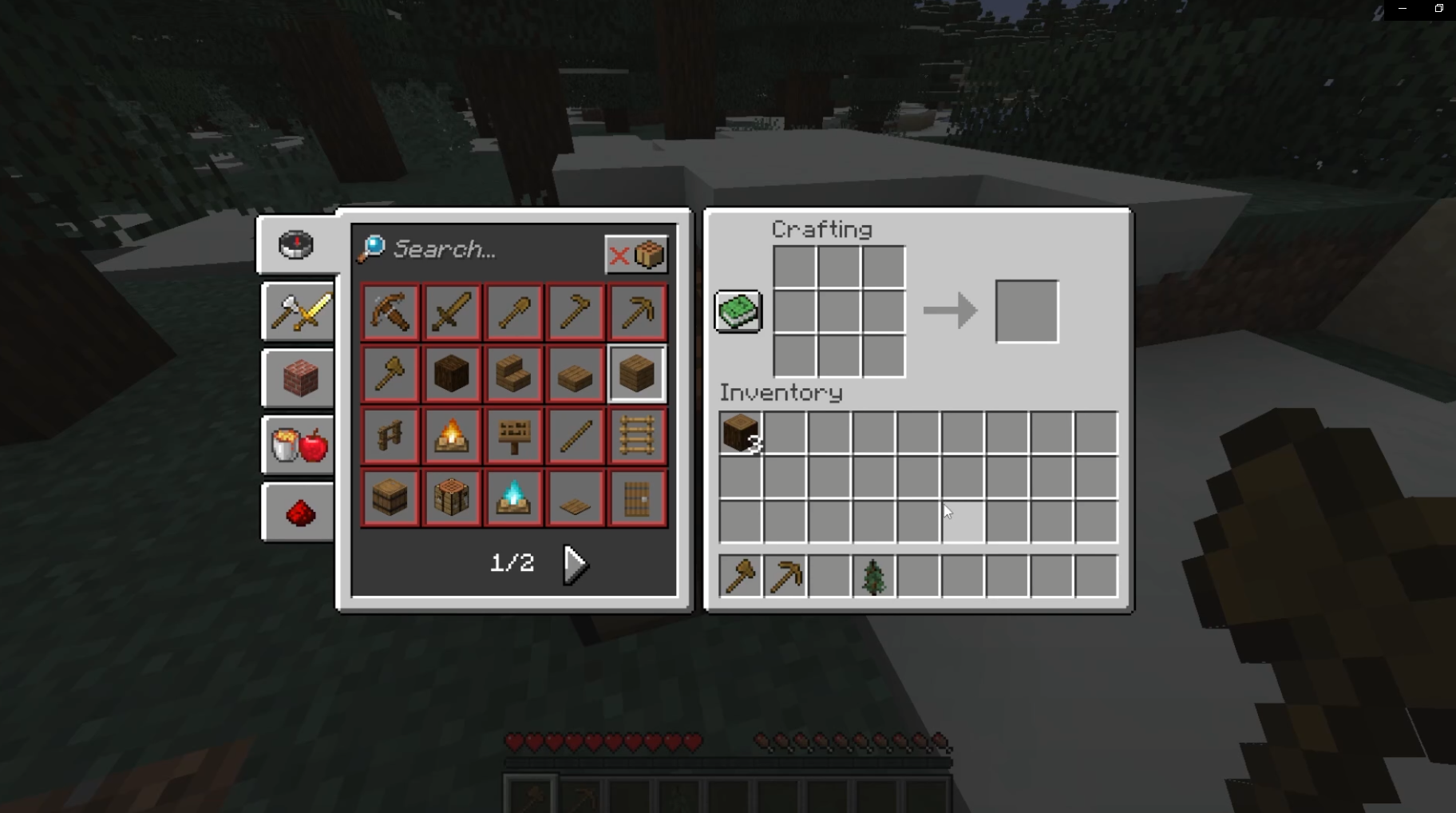Switch to the redstone recipes tab
1456x813 pixels.
click(x=298, y=511)
